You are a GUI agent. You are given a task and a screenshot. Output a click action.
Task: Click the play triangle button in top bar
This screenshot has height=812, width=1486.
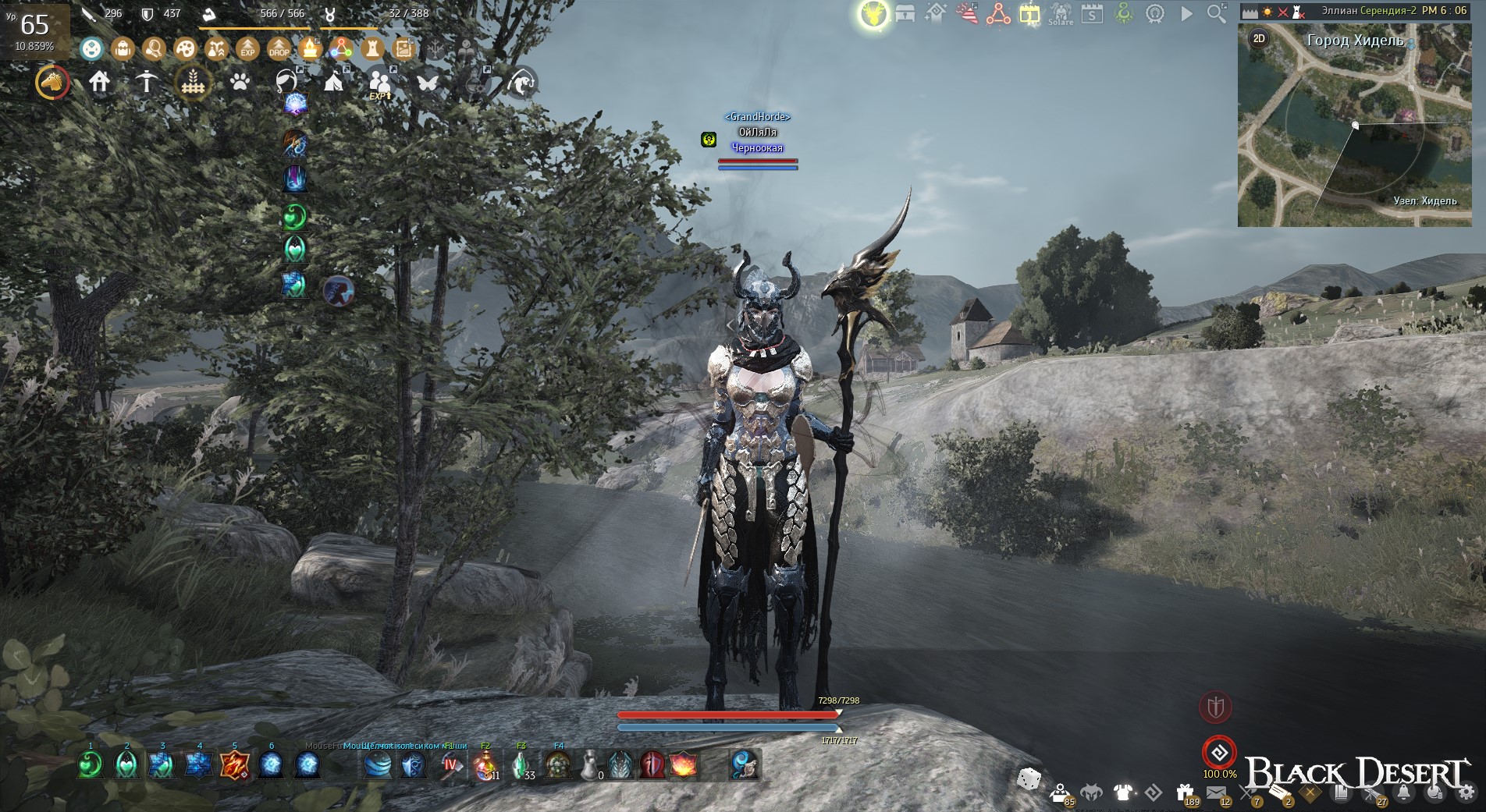click(x=1186, y=13)
